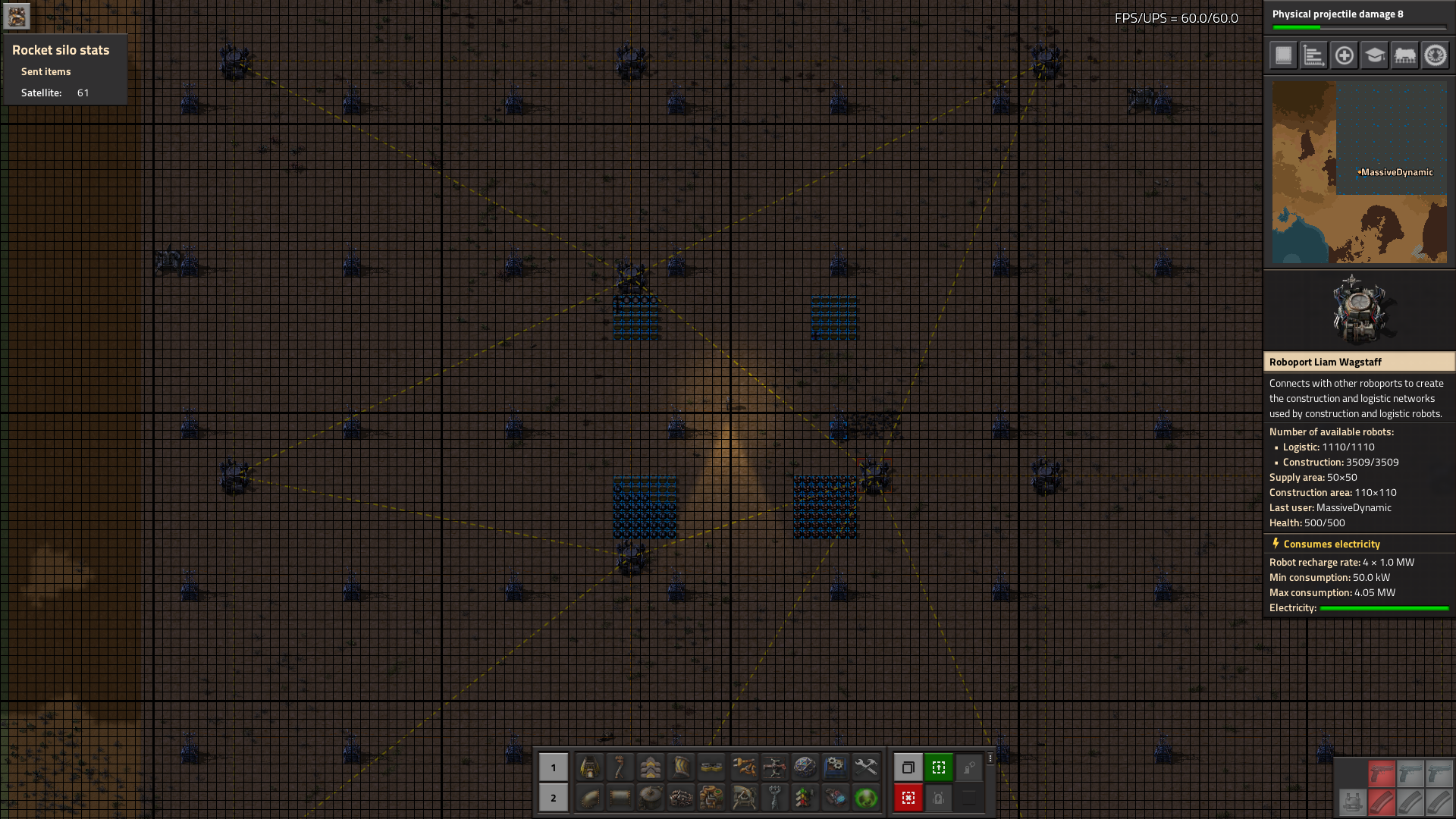Click the MassiveDynamic label on the minimap
The width and height of the screenshot is (1456, 819).
click(1395, 172)
